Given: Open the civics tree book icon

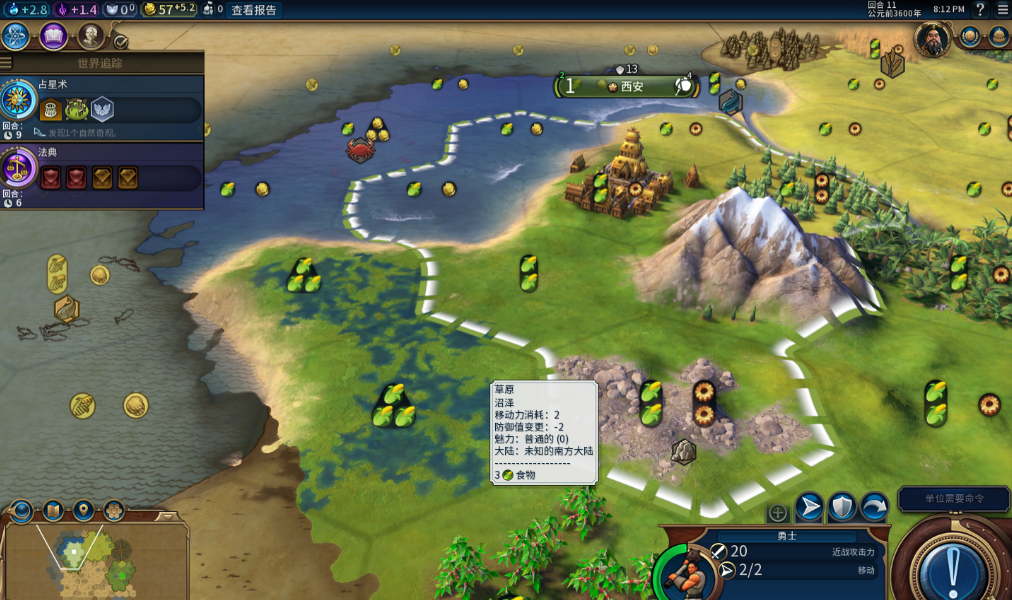Looking at the screenshot, I should coord(53,37).
